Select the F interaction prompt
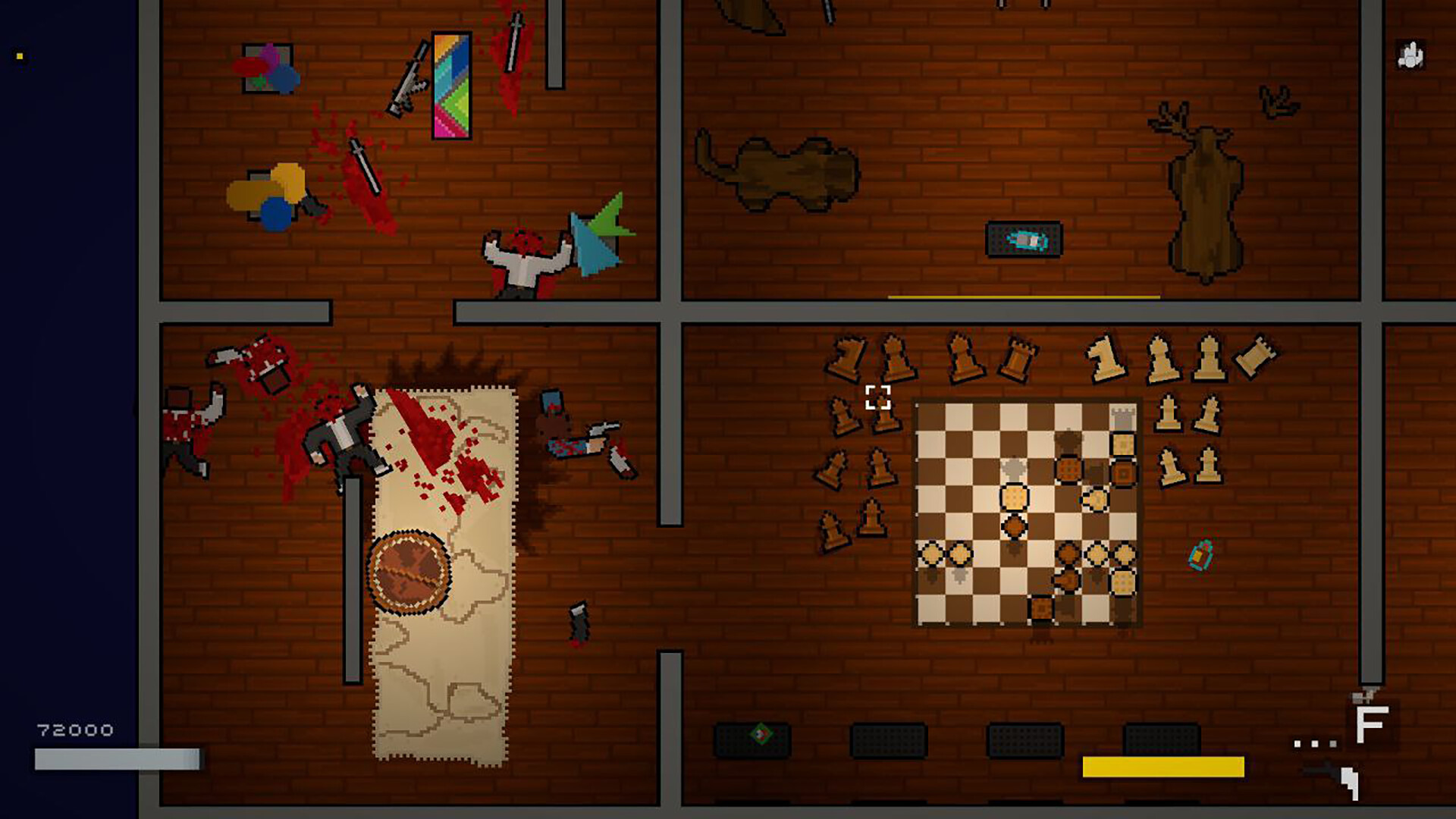Screen dimensions: 1456x819 (1369, 724)
